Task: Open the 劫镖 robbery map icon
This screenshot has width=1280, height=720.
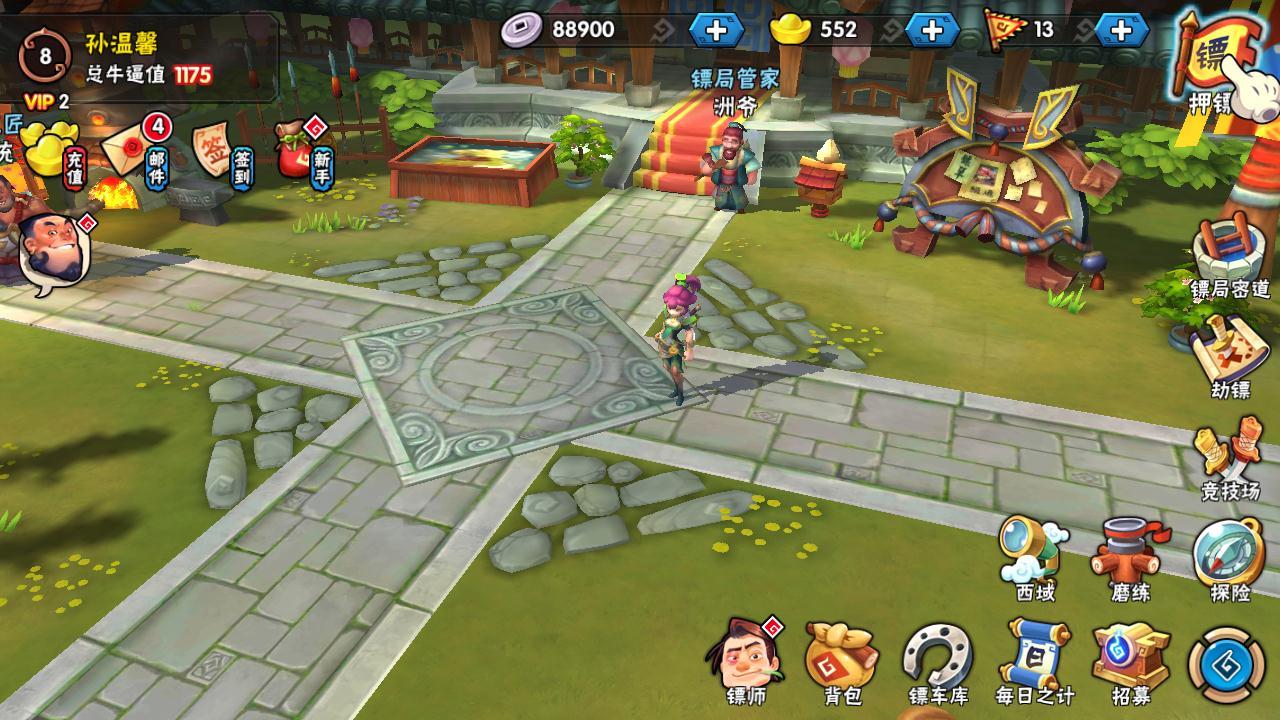Action: pos(1229,355)
